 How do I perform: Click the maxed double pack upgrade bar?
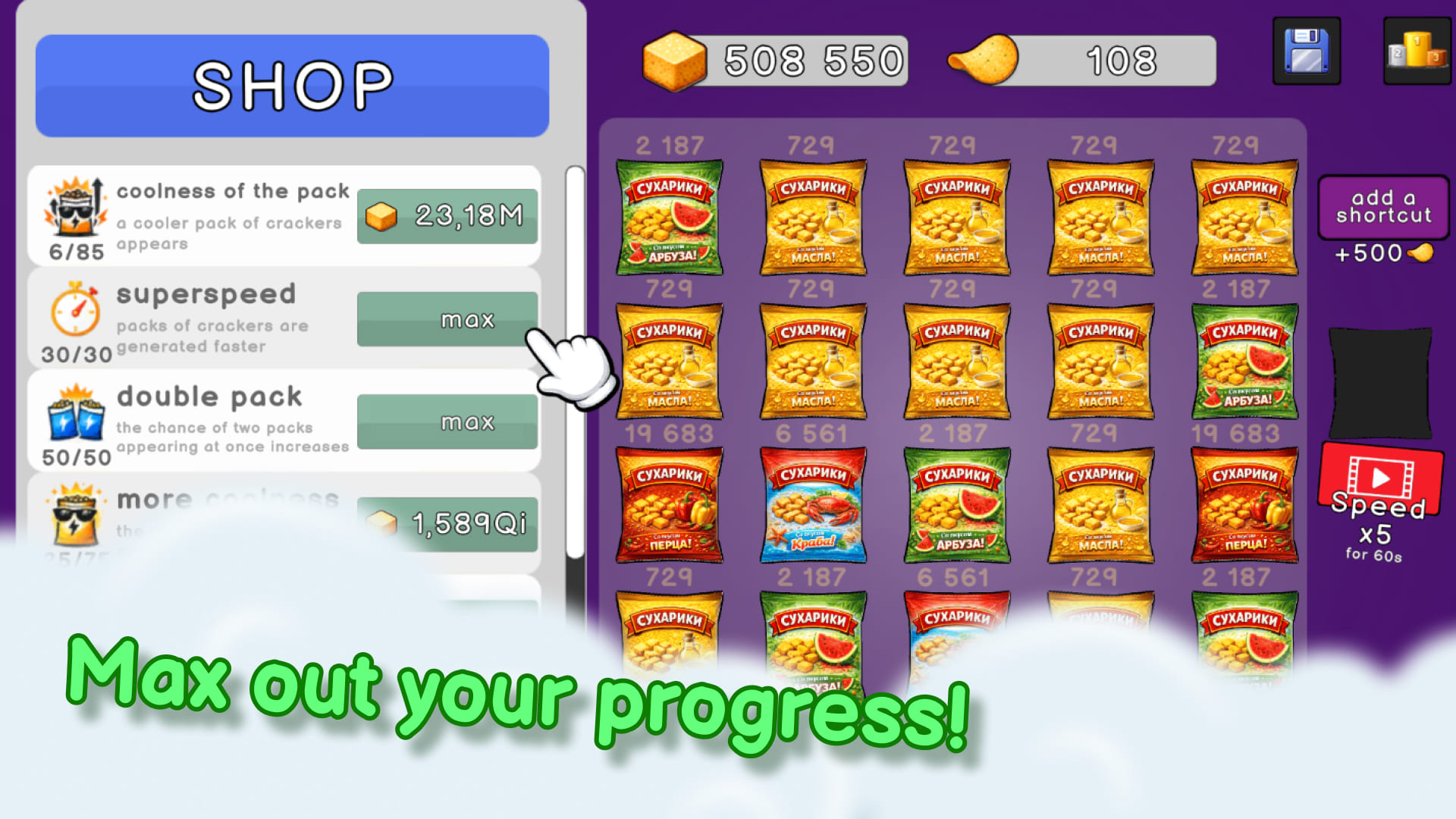click(447, 422)
